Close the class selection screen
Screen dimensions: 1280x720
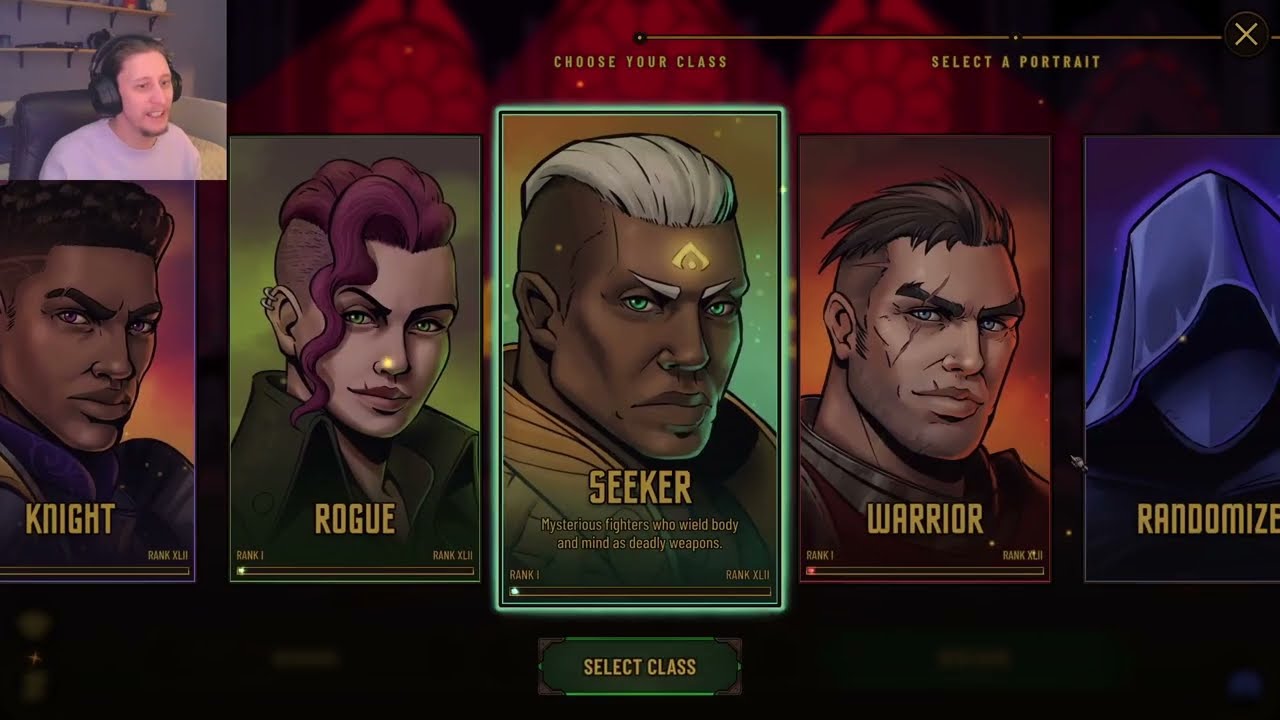click(x=1245, y=35)
